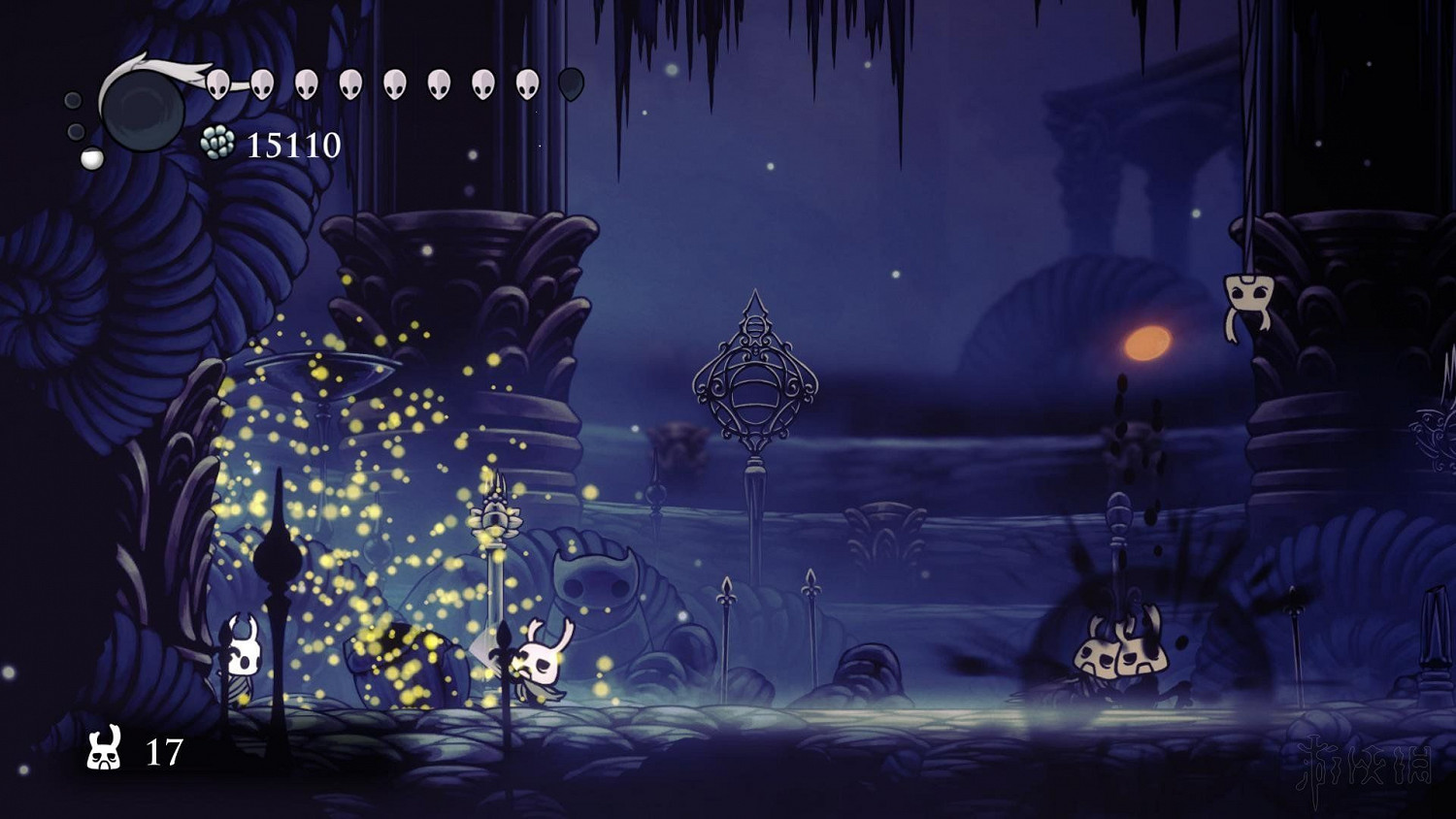Image resolution: width=1456 pixels, height=819 pixels.
Task: Click the soul vessel gauge
Action: point(139,107)
